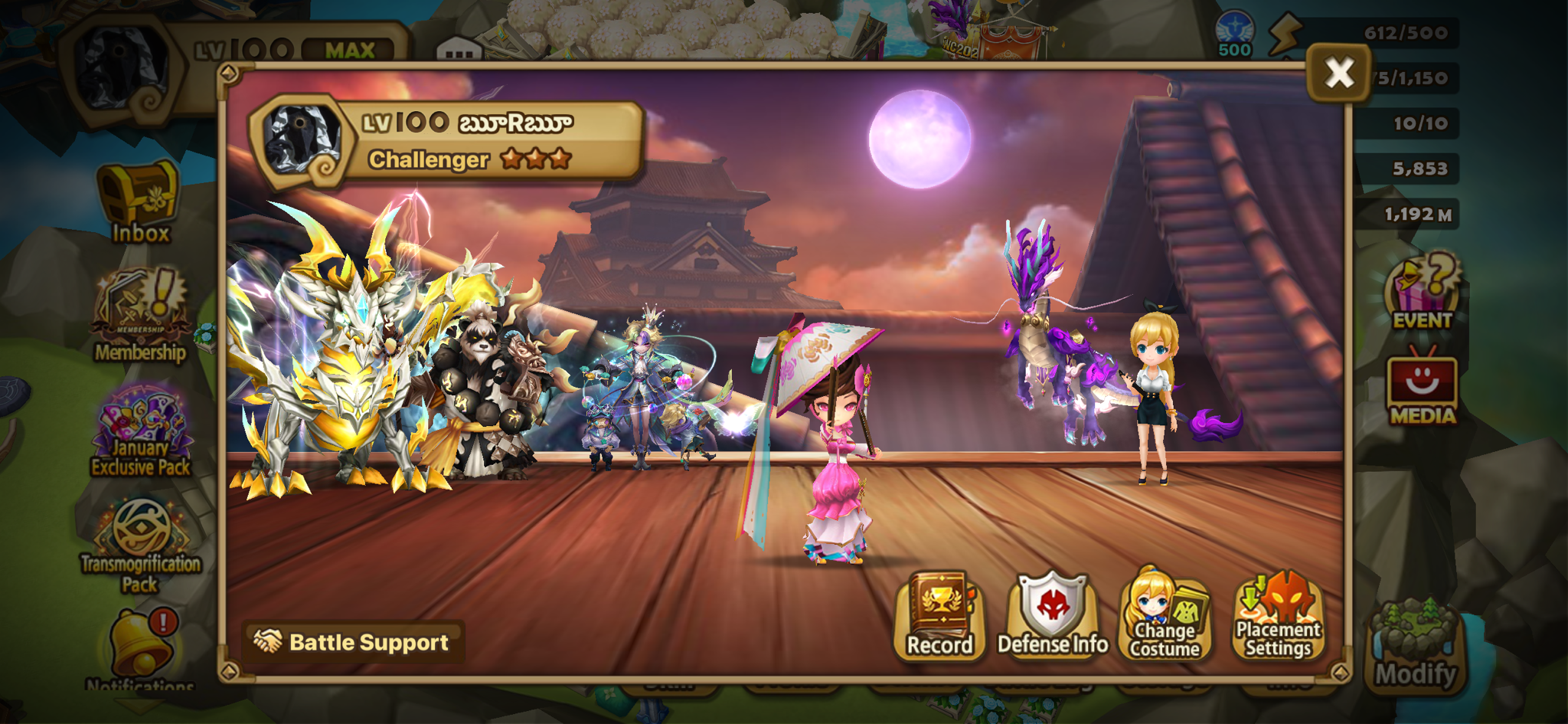Open Placement Settings
Viewport: 1568px width, 724px height.
click(1278, 616)
